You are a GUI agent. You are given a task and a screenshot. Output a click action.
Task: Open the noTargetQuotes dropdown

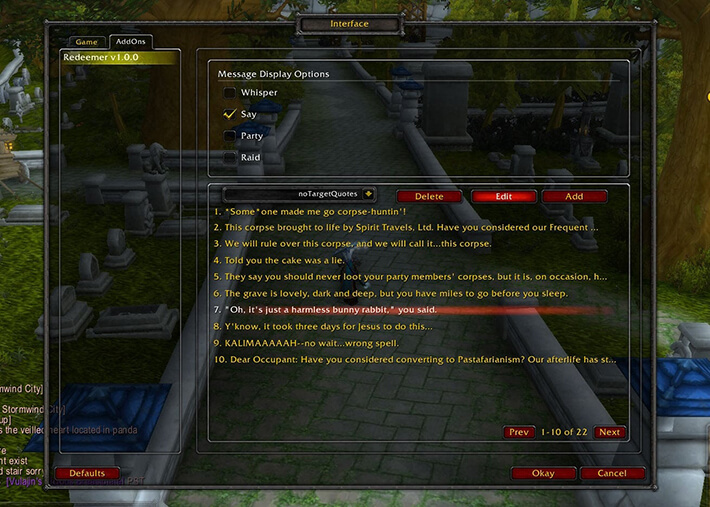click(368, 194)
